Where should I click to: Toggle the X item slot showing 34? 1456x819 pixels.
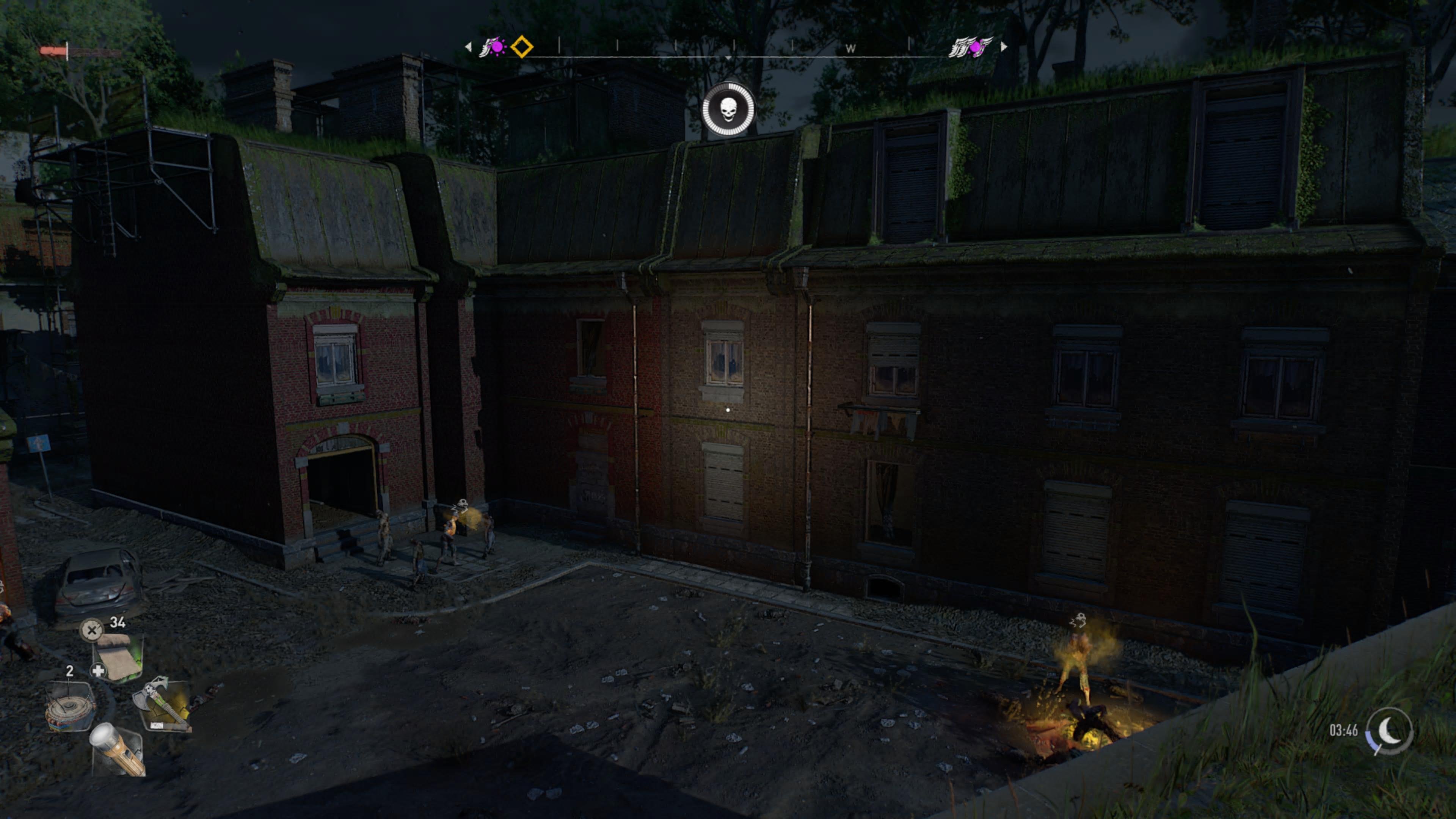coord(92,630)
